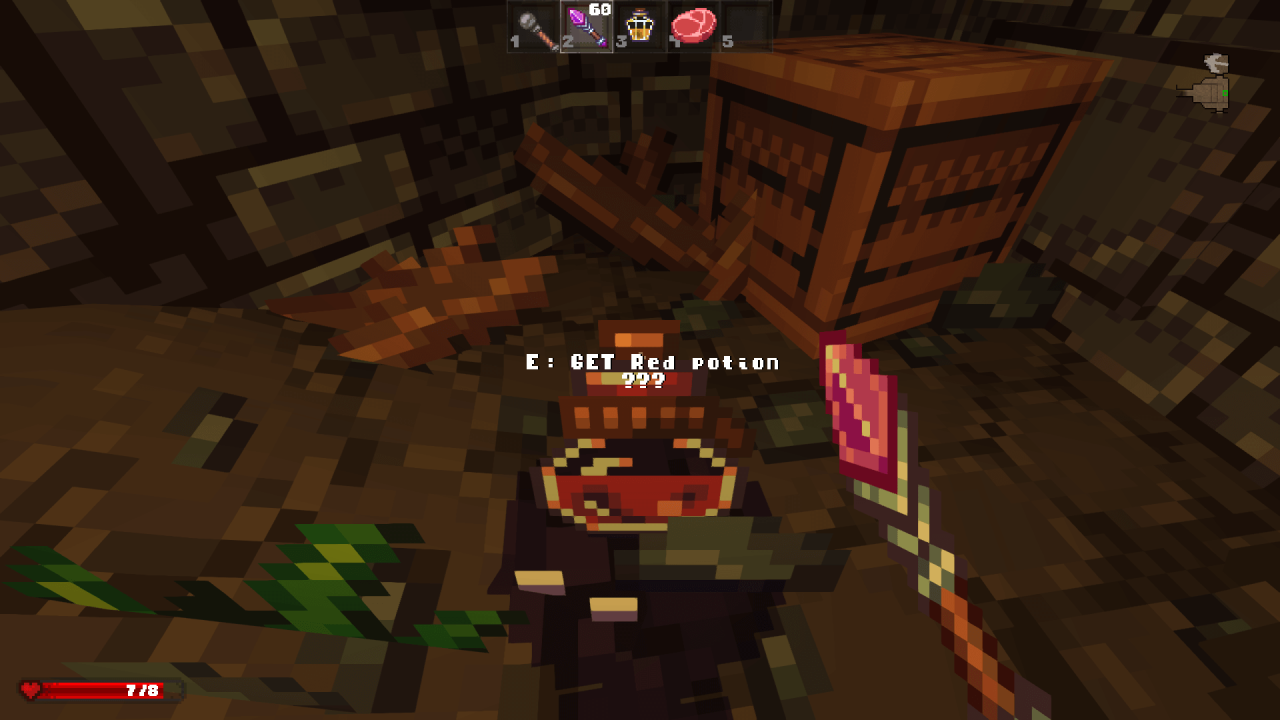Screen dimensions: 1280x720
Task: Click the x60 count badge on the dagger stack
Action: coord(600,8)
